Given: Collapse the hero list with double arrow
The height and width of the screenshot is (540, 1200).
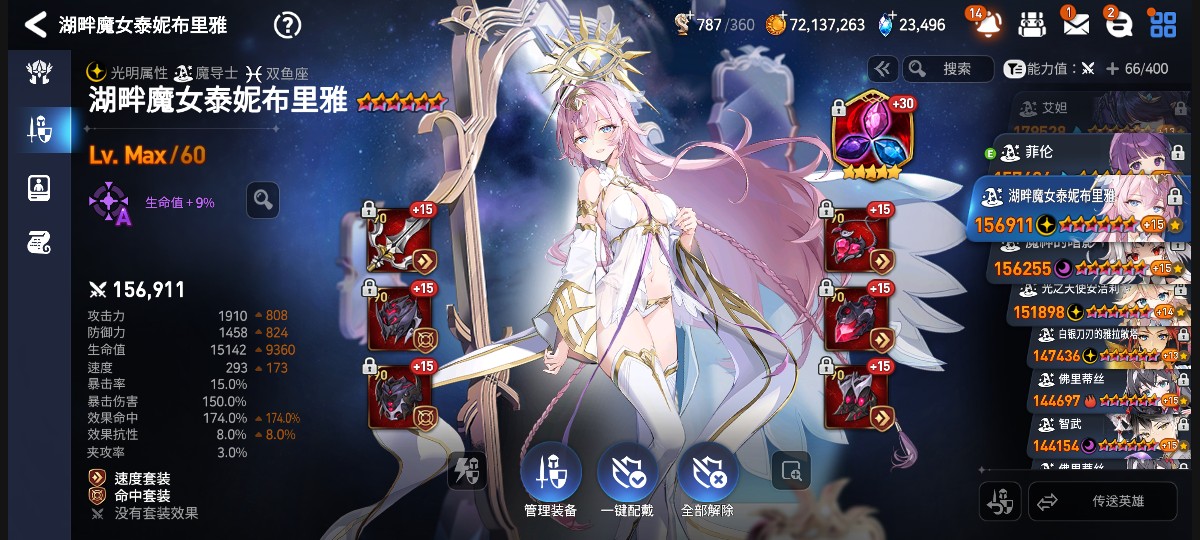Looking at the screenshot, I should click(882, 69).
